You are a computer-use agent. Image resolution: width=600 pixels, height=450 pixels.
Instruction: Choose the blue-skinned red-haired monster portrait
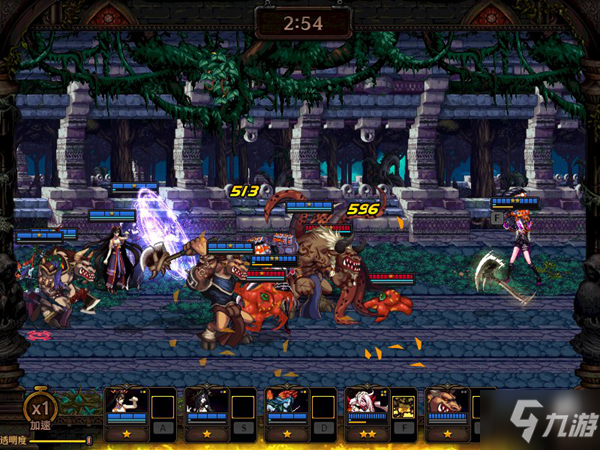tap(286, 405)
